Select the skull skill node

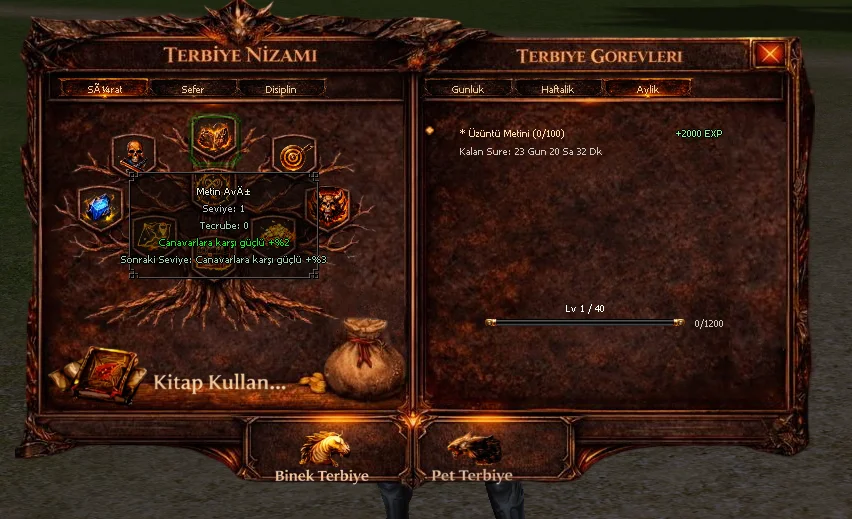(x=133, y=153)
